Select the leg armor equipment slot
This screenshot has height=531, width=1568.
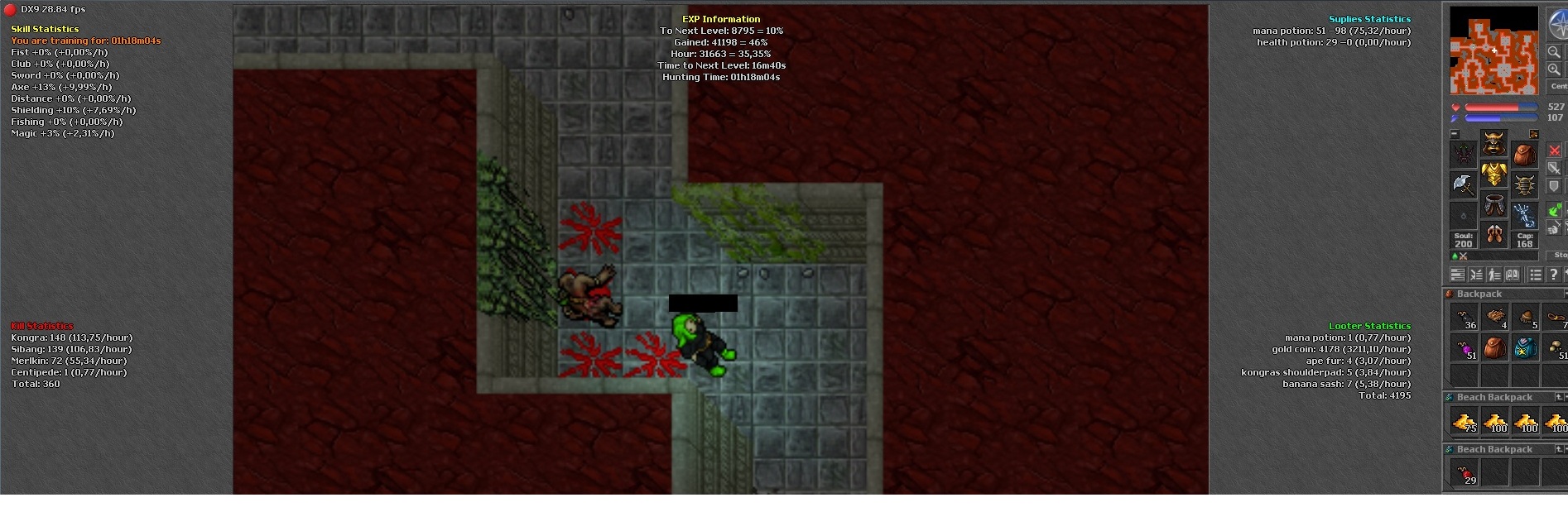[x=1493, y=204]
